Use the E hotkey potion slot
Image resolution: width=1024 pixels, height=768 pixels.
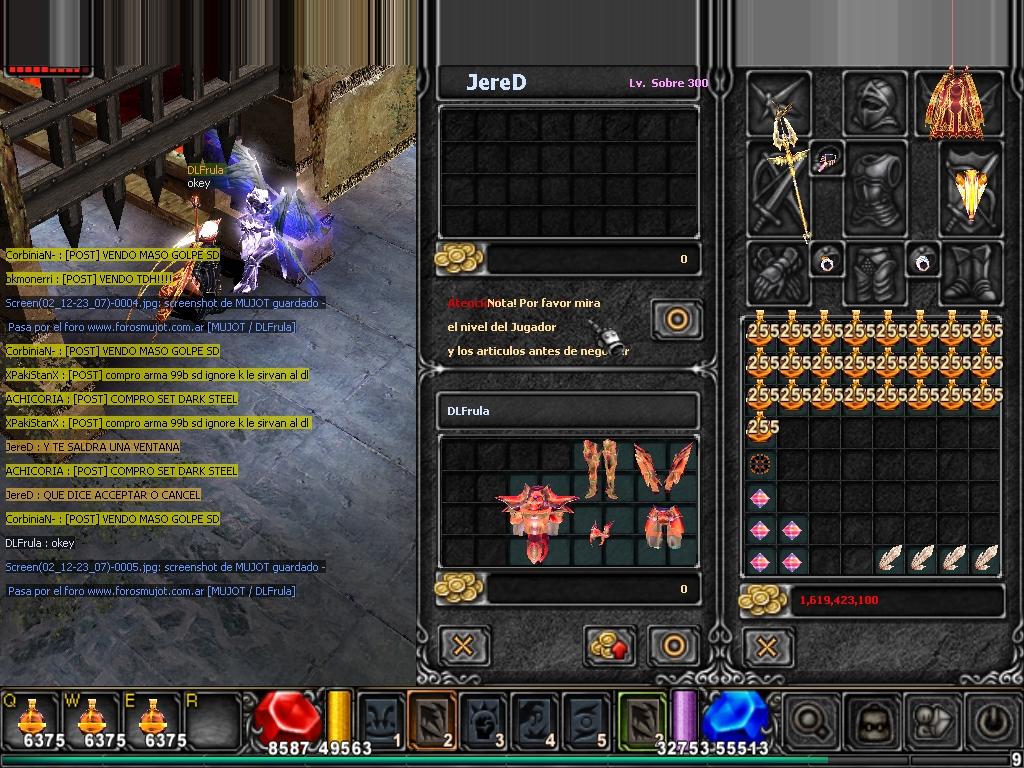(x=152, y=720)
